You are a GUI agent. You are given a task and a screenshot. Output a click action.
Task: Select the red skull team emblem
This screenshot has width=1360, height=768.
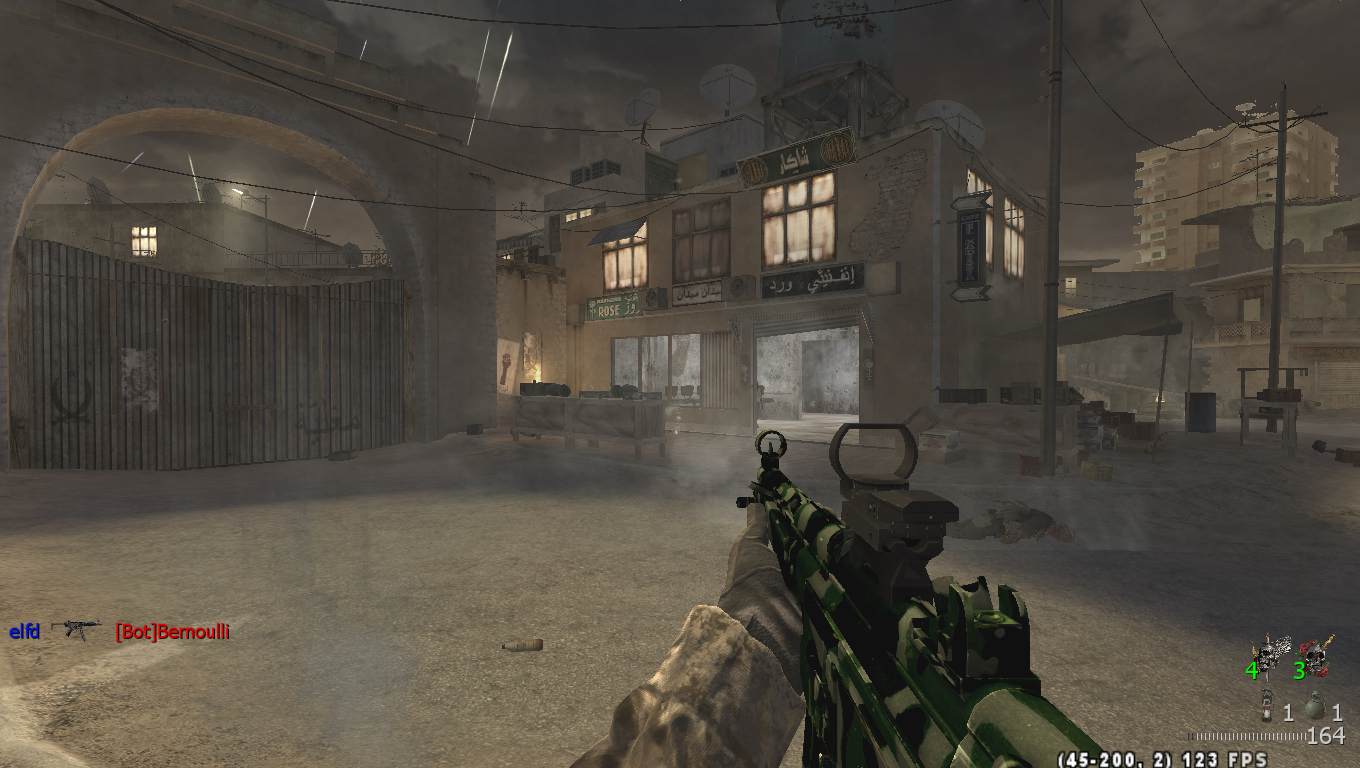[1320, 653]
